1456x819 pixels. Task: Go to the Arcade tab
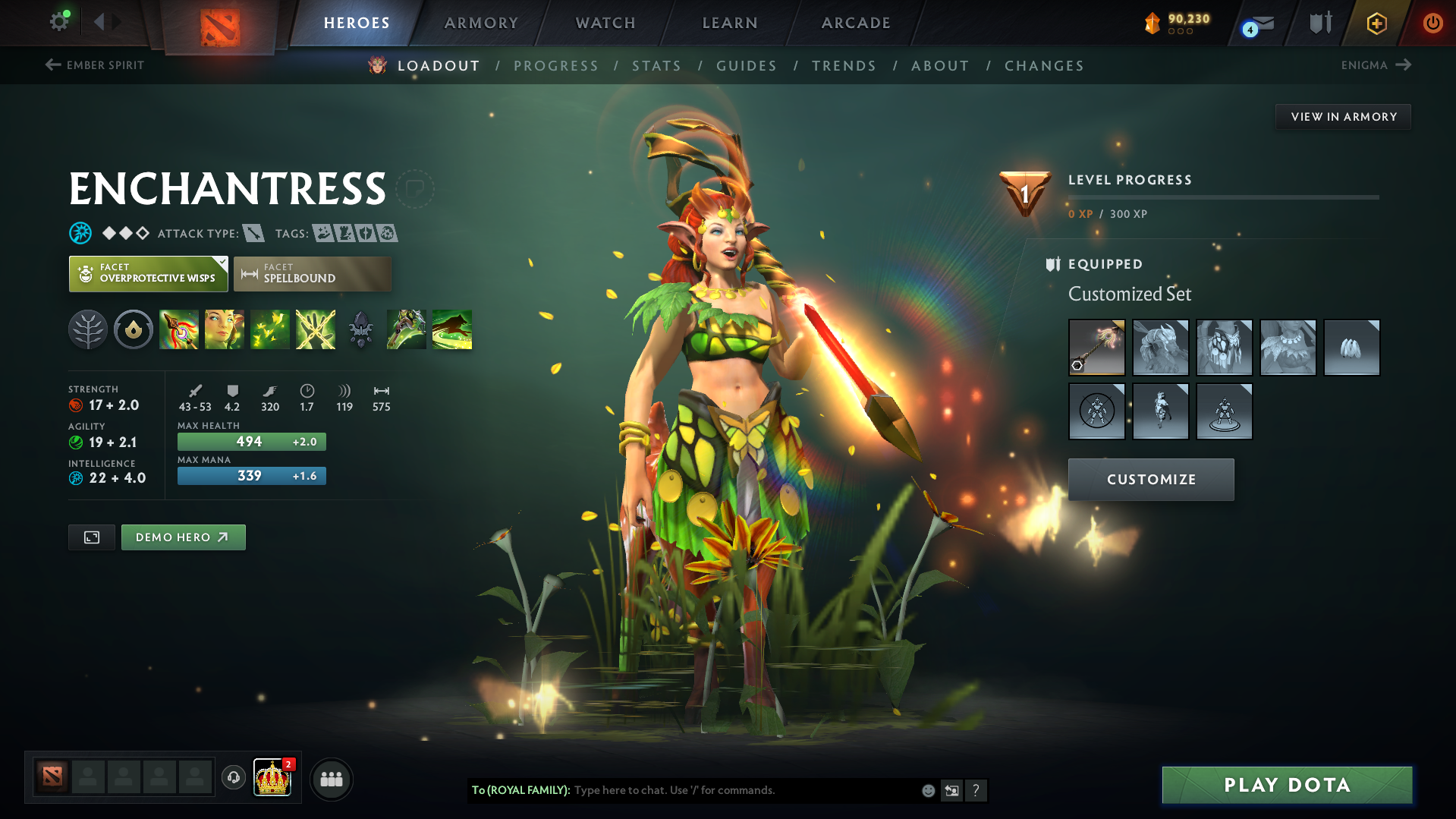tap(856, 23)
